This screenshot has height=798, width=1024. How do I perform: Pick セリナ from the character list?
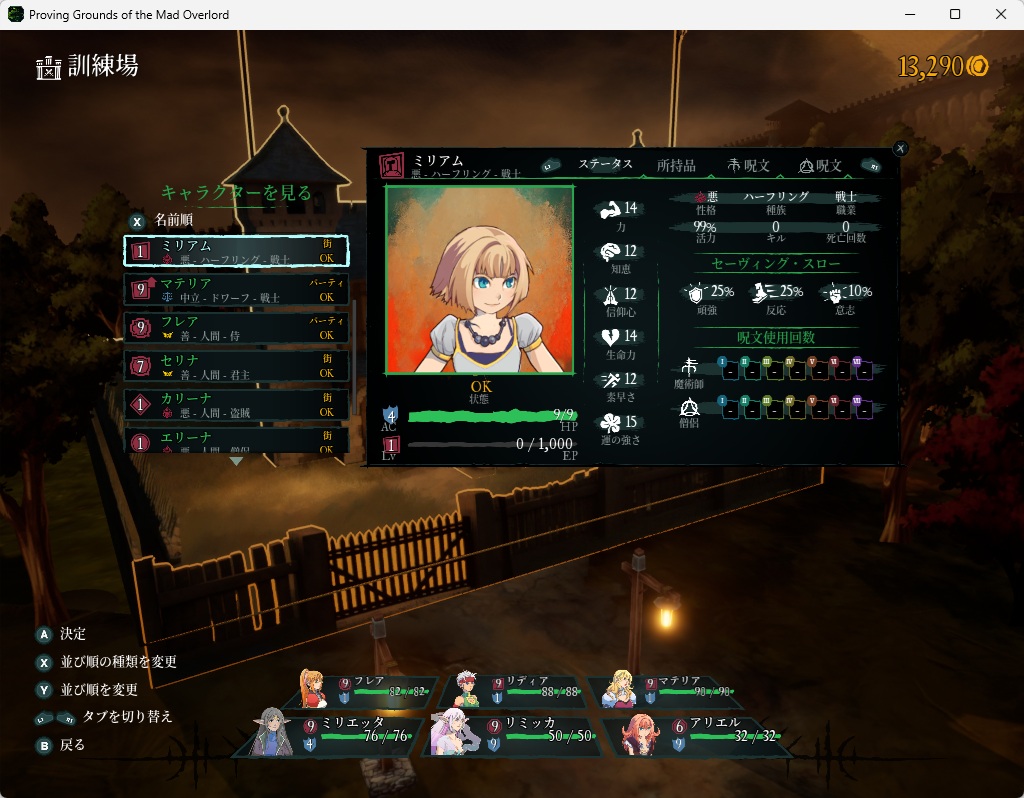click(x=236, y=366)
